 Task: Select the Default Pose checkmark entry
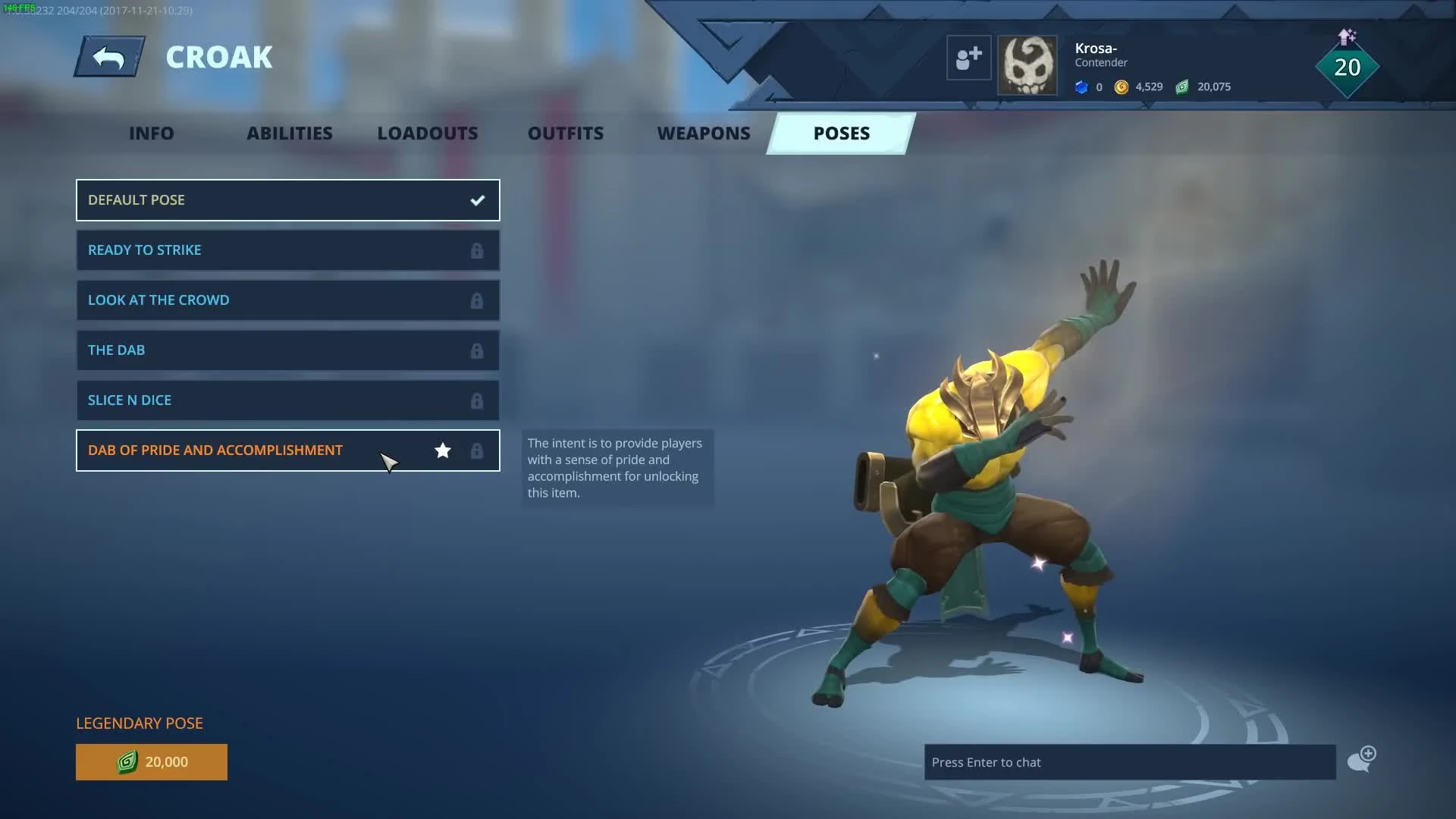288,200
